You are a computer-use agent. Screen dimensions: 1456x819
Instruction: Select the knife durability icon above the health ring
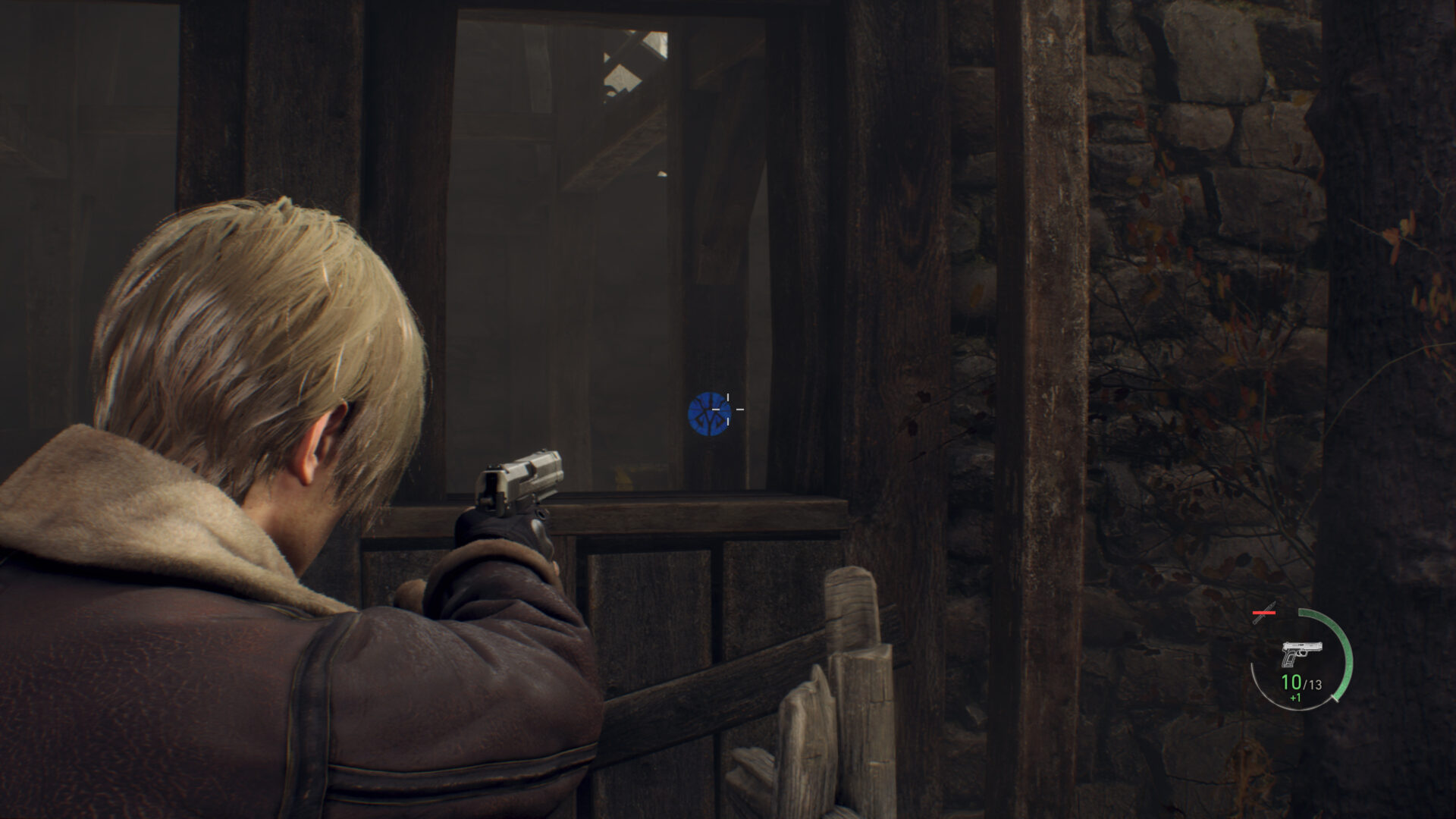1265,611
